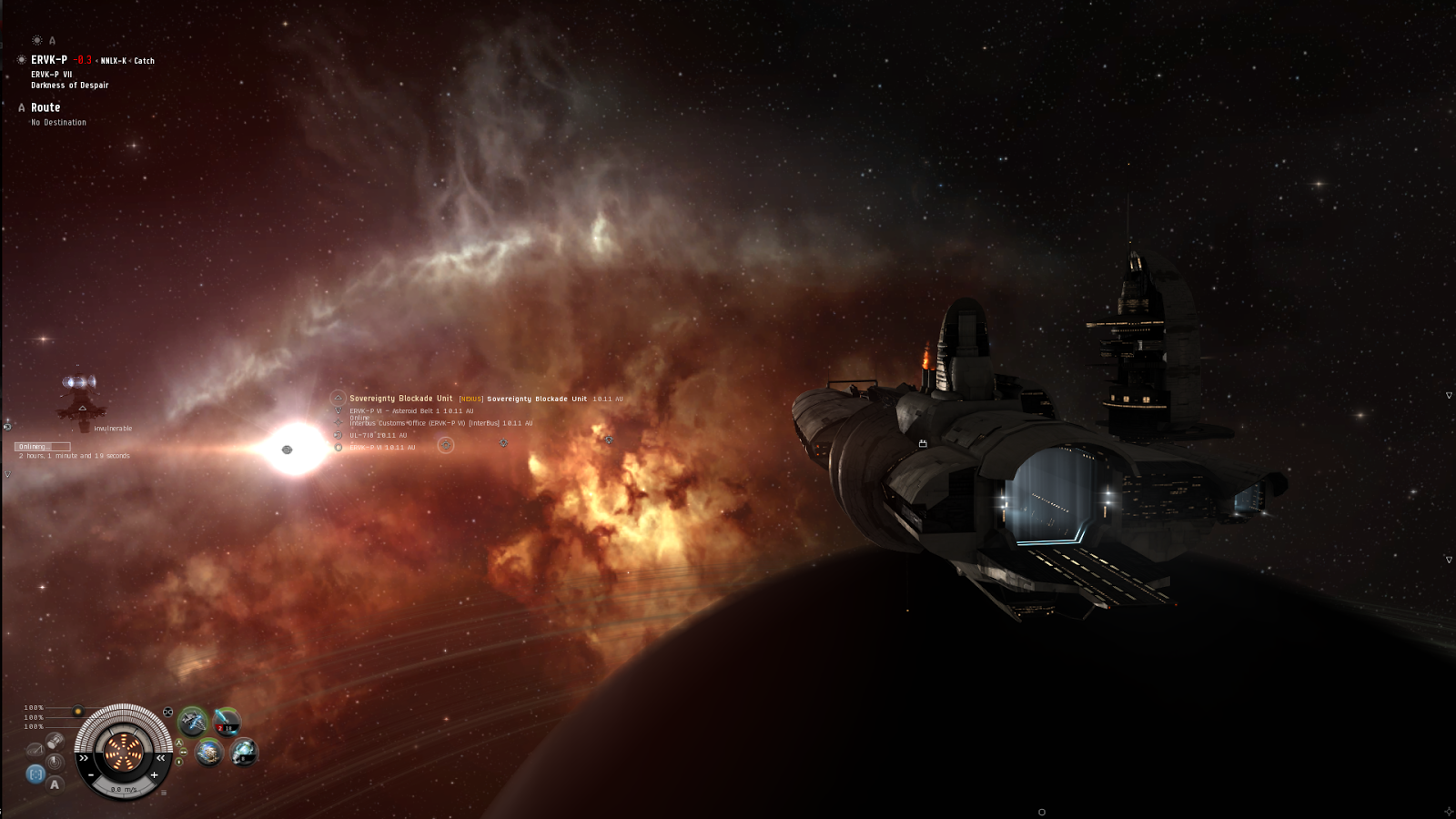Click the Route header
Screen dimensions: 1456x819
pyautogui.click(x=45, y=107)
